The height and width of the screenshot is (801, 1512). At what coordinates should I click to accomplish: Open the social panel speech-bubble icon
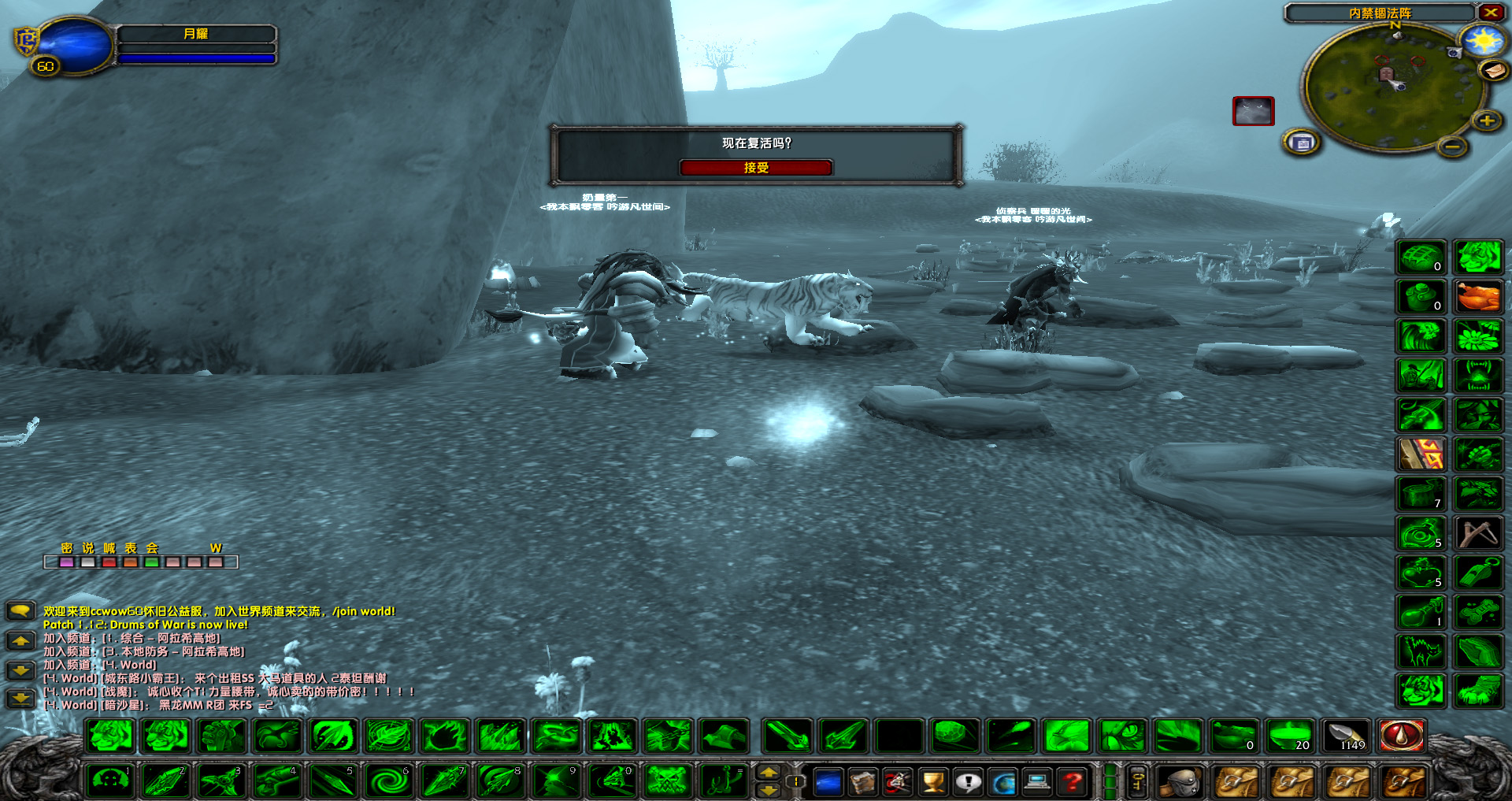pos(969,783)
